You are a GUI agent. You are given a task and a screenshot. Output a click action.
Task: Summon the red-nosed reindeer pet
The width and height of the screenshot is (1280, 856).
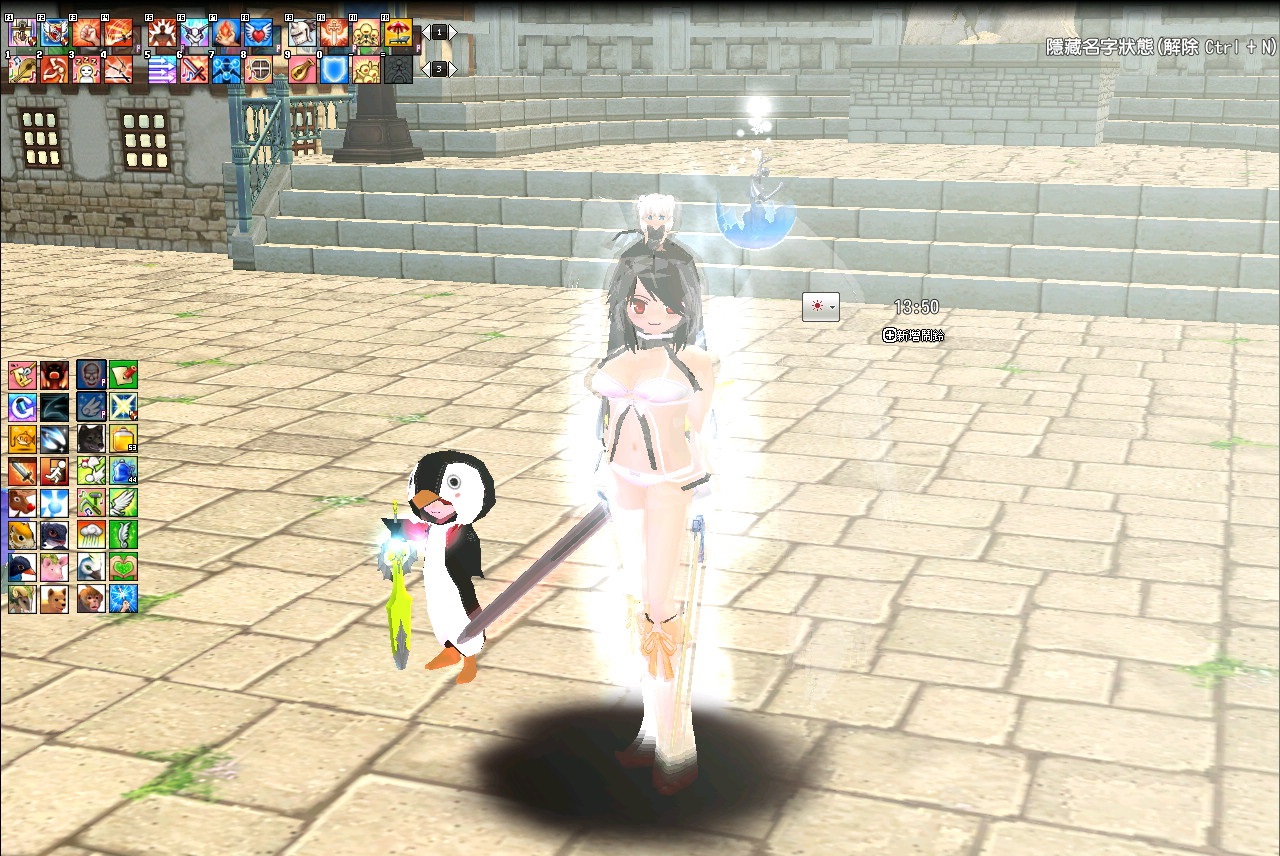tap(22, 502)
